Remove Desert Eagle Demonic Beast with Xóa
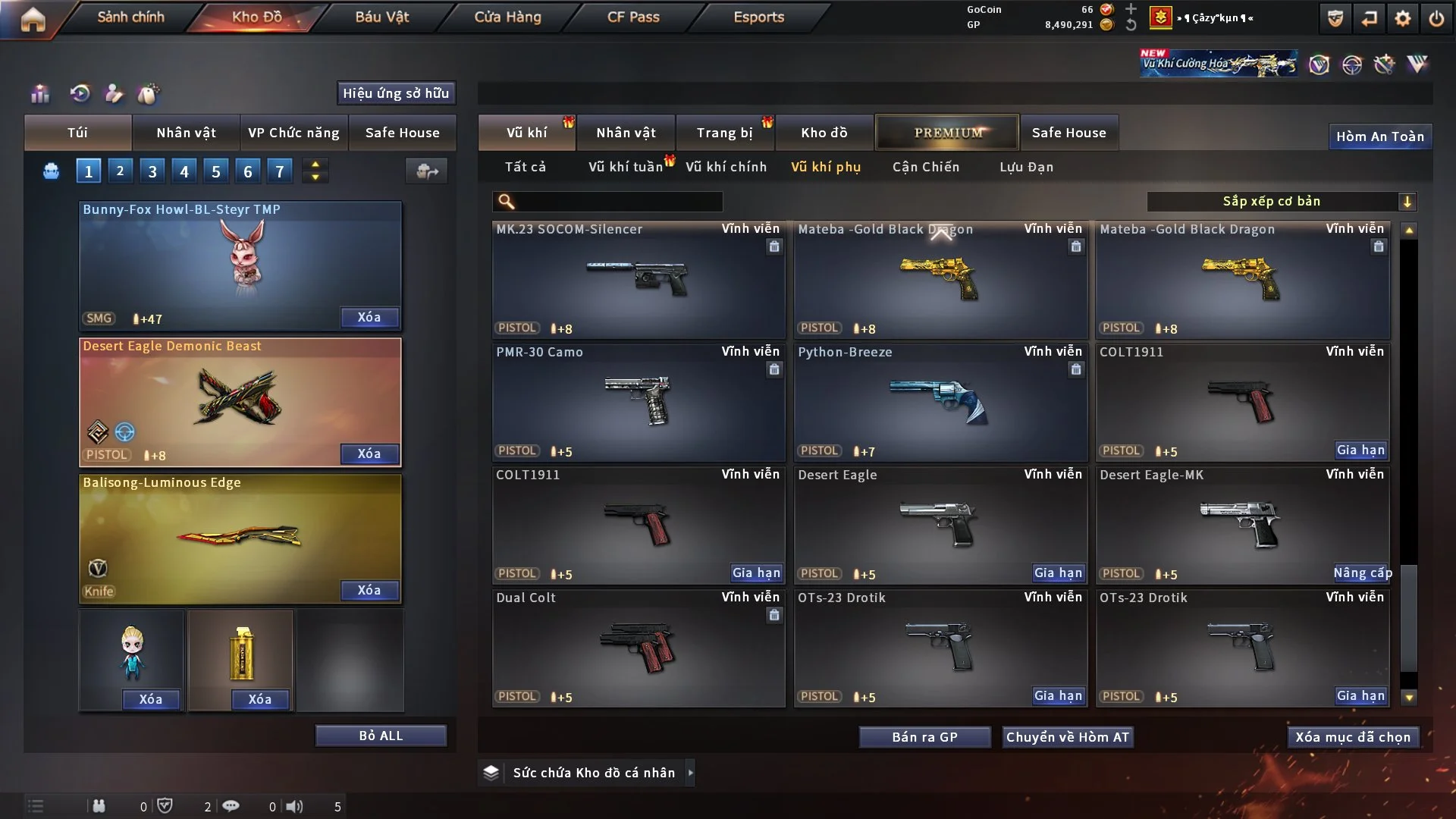The height and width of the screenshot is (819, 1456). pos(369,453)
